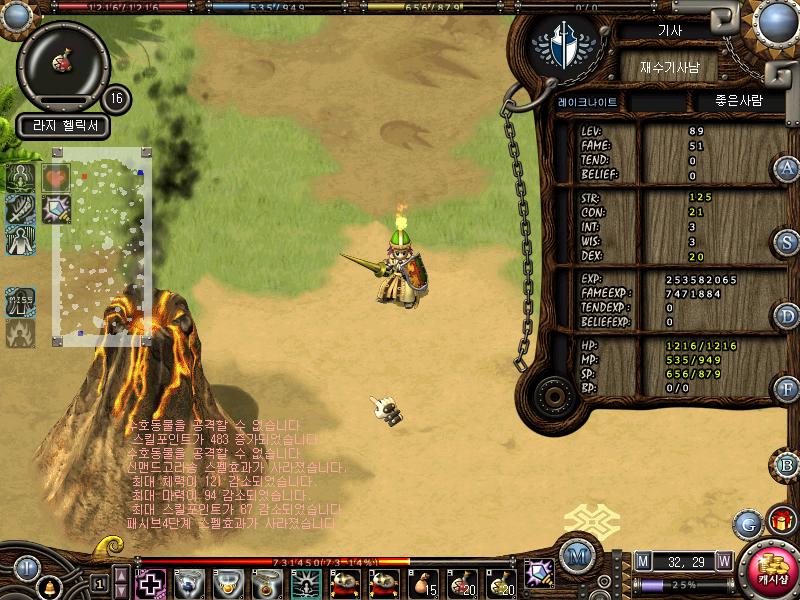Select the white cross heal skill slot
Image resolution: width=800 pixels, height=600 pixels.
tap(150, 582)
